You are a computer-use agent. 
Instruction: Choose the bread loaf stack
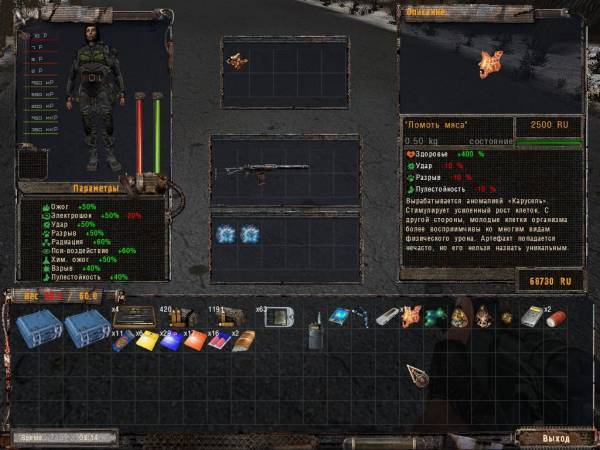(x=244, y=341)
